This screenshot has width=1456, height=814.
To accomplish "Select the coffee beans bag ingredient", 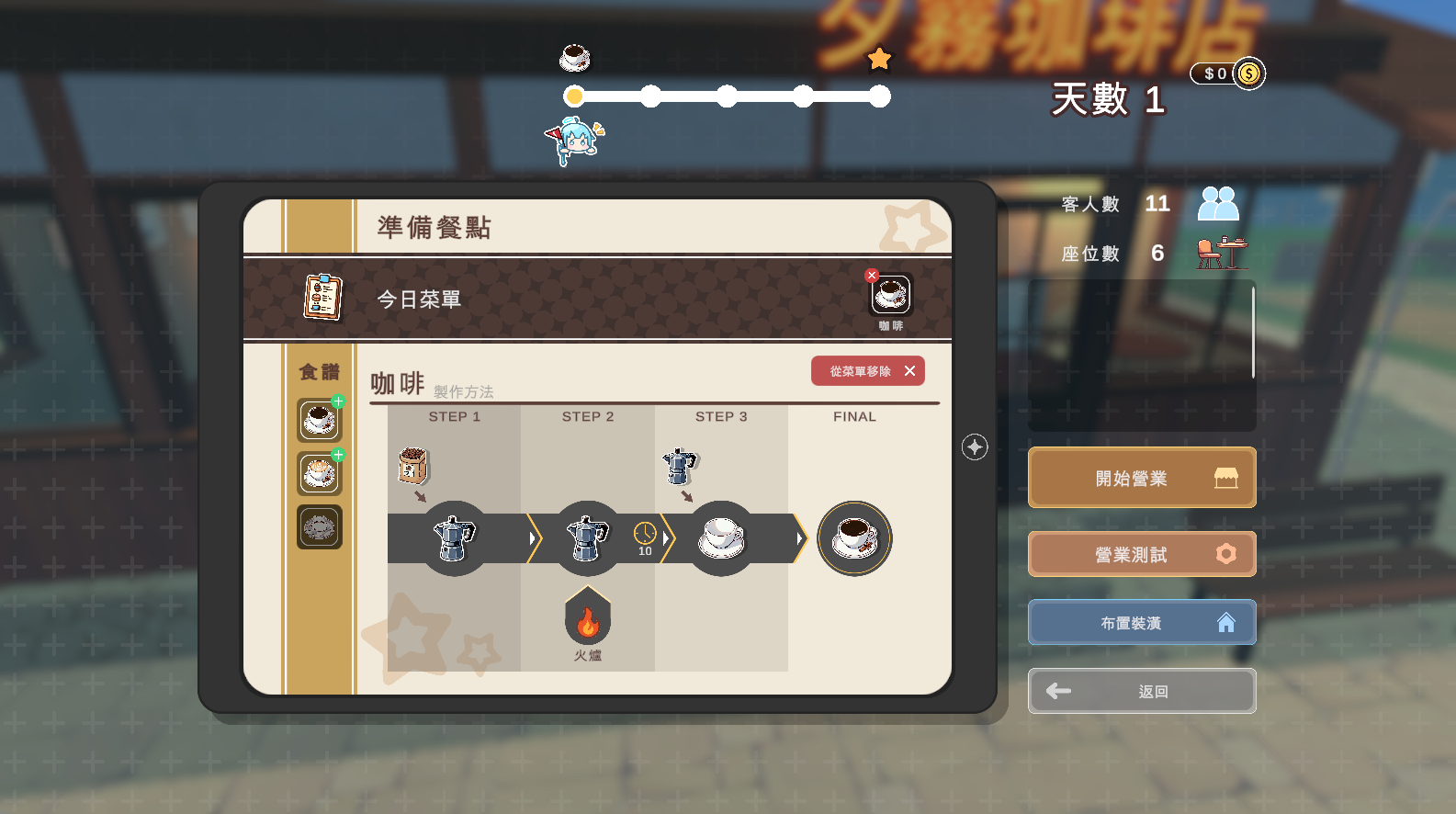I will (412, 465).
